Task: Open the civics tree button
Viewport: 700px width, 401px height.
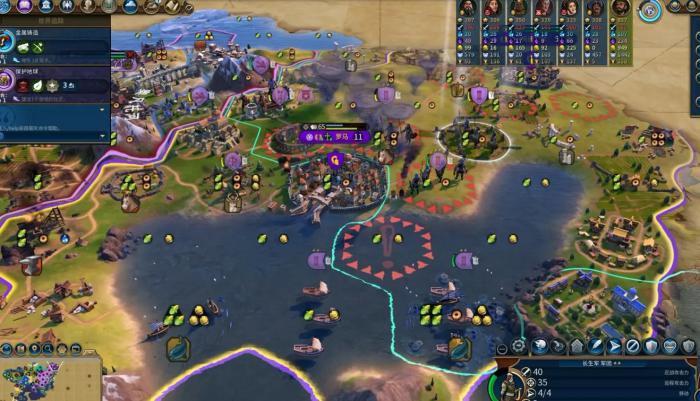Action: [x=27, y=6]
